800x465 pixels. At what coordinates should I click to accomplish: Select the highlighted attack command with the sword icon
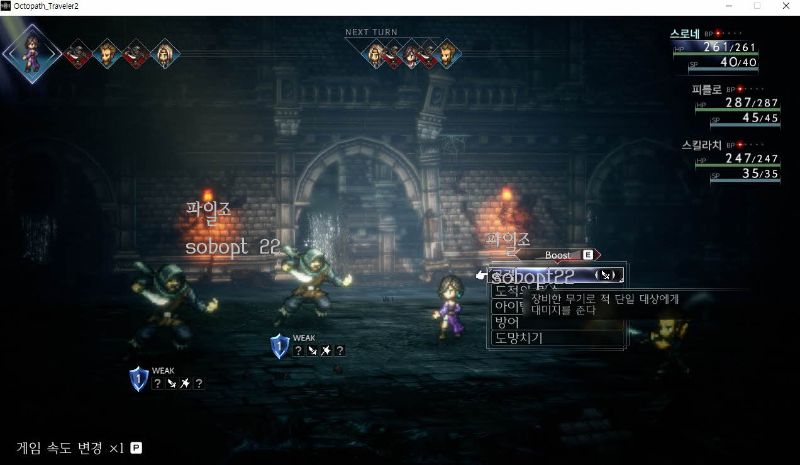click(555, 274)
